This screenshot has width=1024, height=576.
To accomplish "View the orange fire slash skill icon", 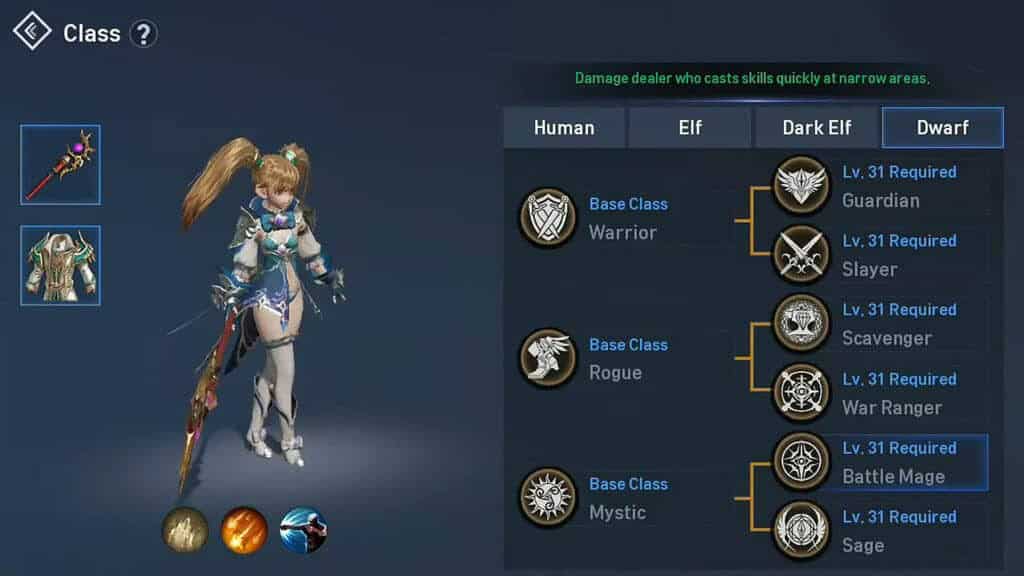I will tap(244, 530).
